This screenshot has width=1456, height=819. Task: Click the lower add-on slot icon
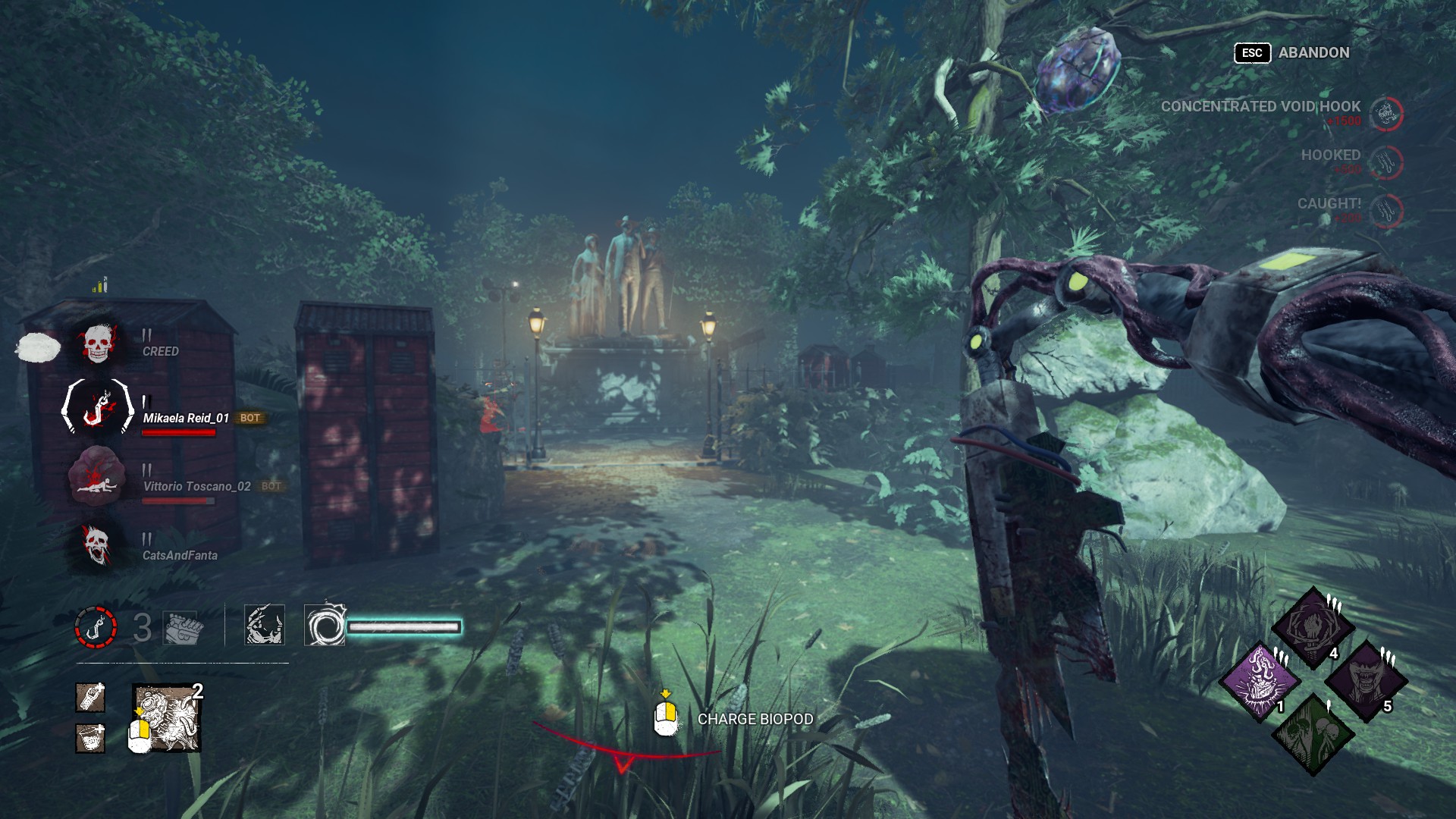click(x=90, y=738)
